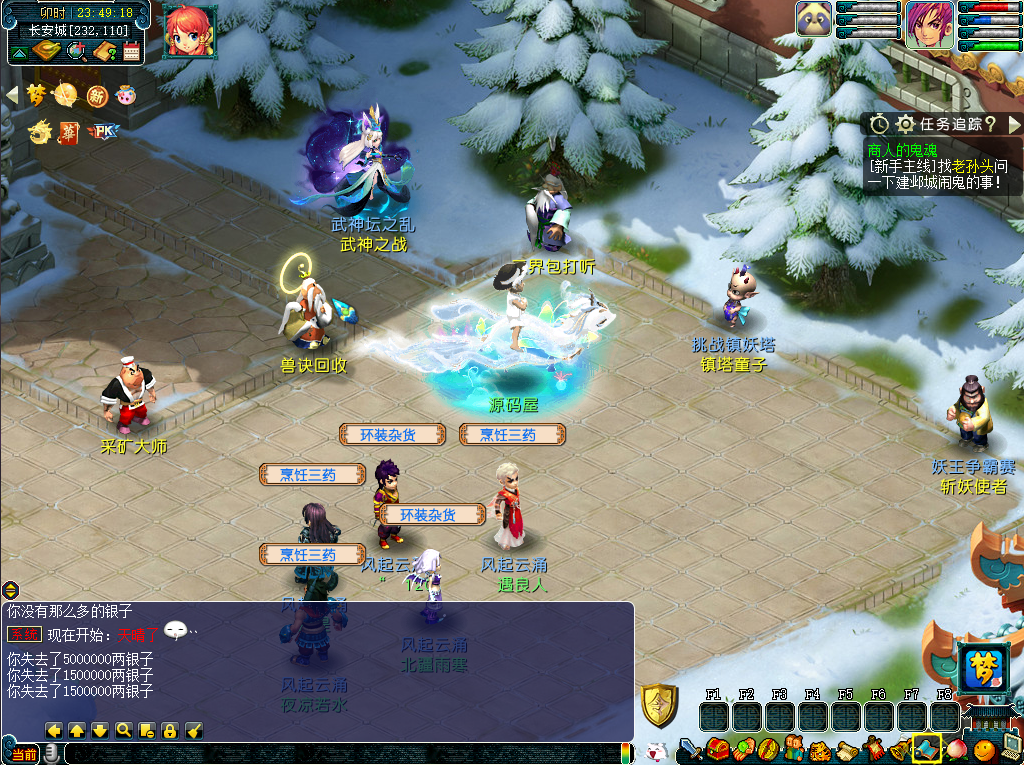Collapse the top-left icon row with arrow
Image resolution: width=1024 pixels, height=765 pixels.
tap(13, 94)
